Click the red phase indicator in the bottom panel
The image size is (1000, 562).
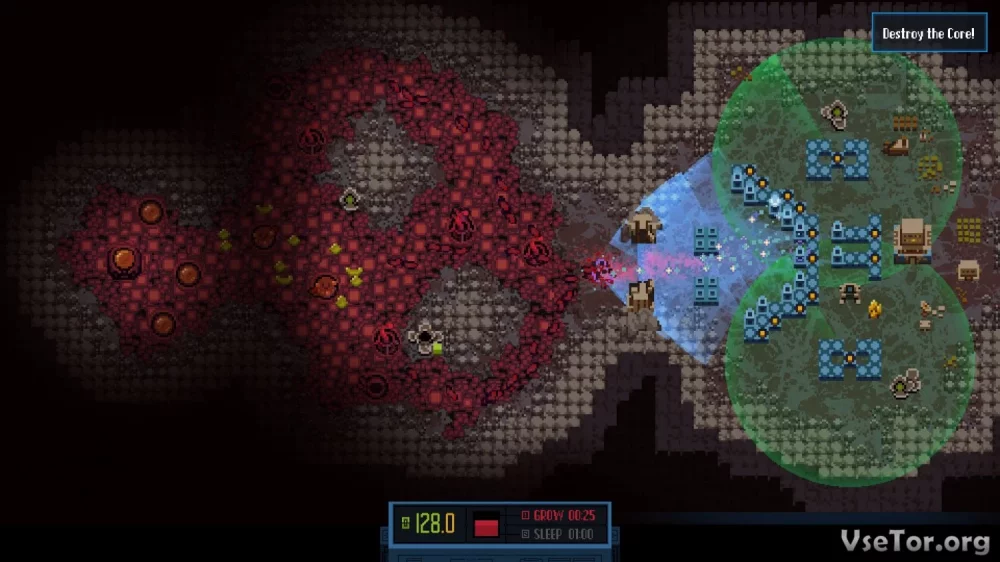(486, 525)
